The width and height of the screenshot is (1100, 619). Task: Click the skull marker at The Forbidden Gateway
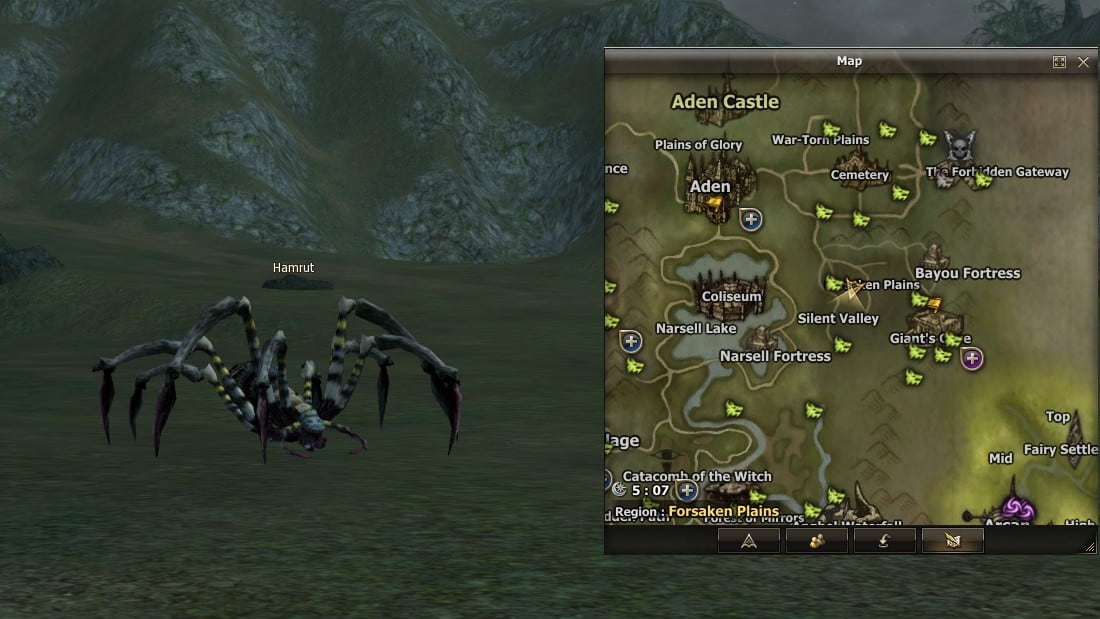click(x=959, y=149)
